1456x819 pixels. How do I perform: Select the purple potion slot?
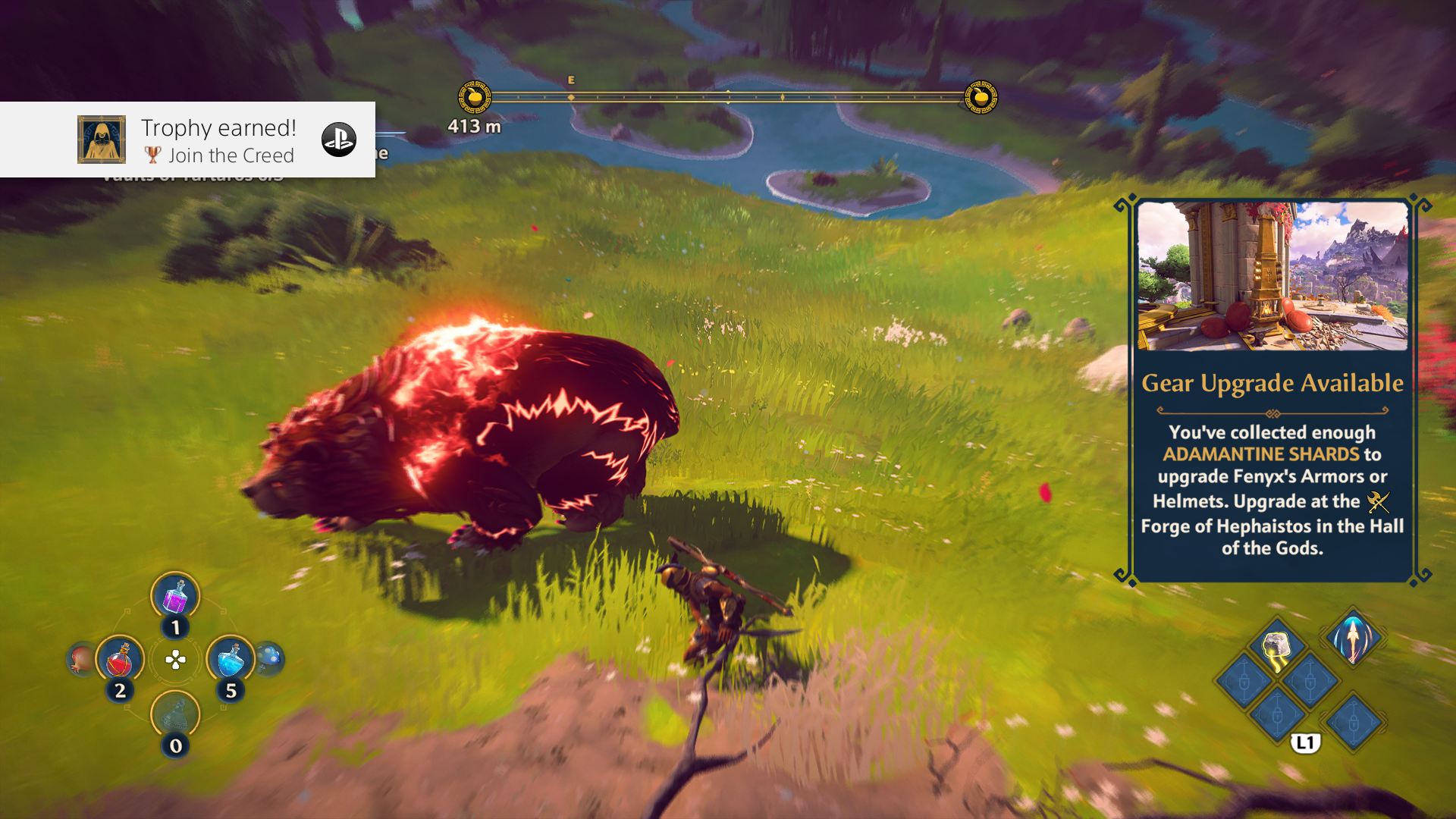coord(175,596)
